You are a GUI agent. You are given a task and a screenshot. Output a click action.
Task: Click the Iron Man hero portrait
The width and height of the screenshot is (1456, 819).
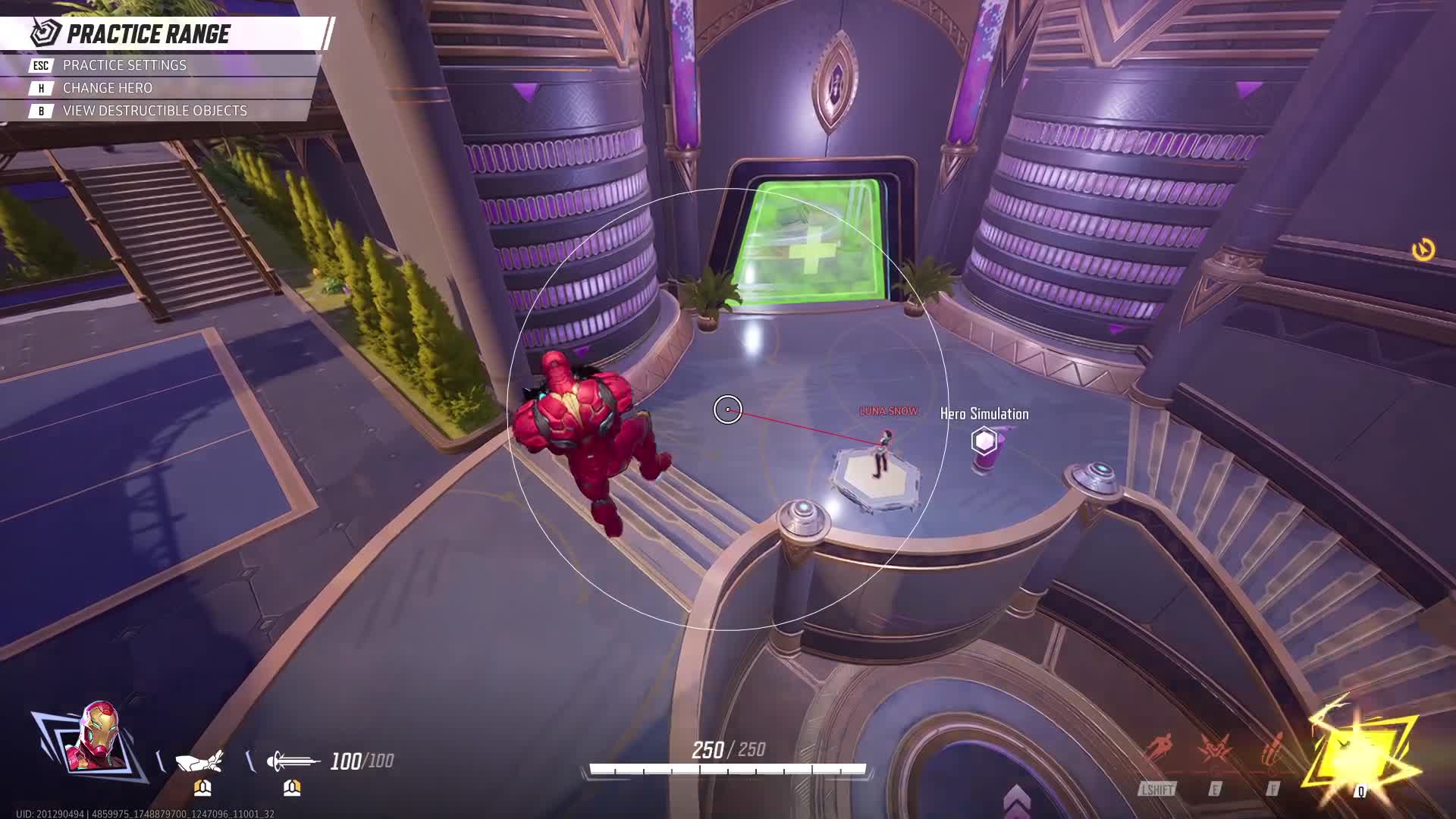pyautogui.click(x=97, y=738)
